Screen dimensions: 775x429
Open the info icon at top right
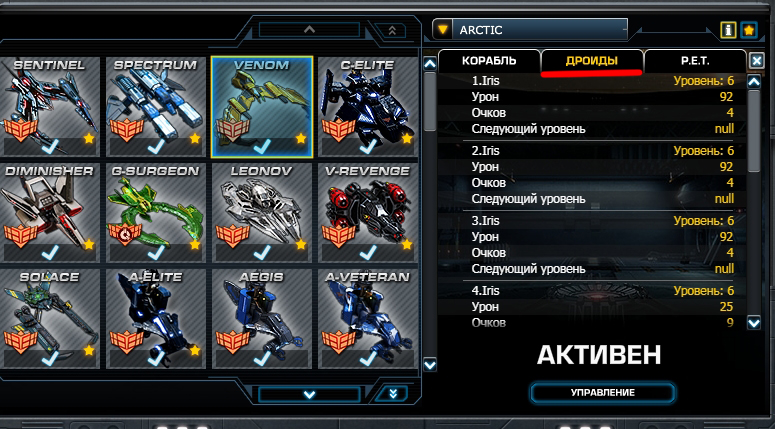click(x=729, y=30)
